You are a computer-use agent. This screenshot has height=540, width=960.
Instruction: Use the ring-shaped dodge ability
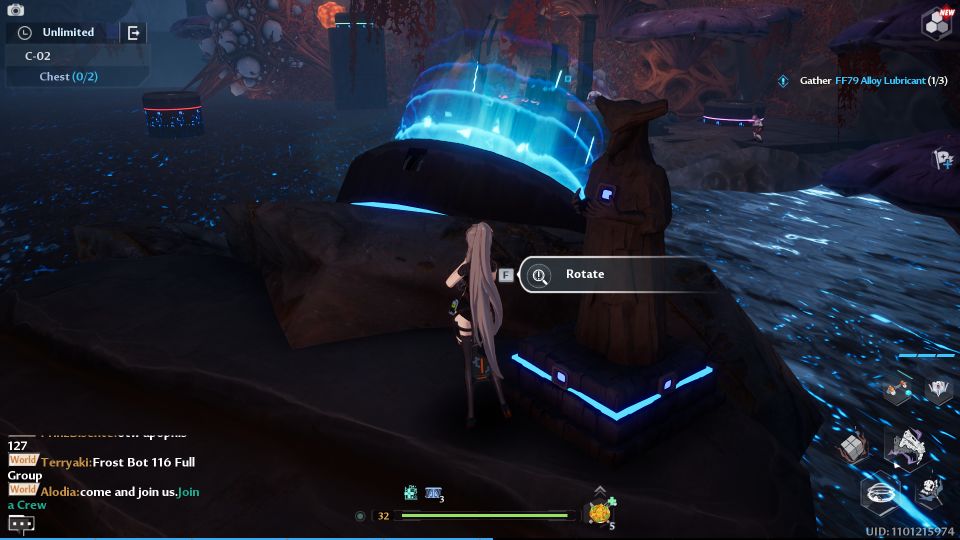pyautogui.click(x=881, y=492)
